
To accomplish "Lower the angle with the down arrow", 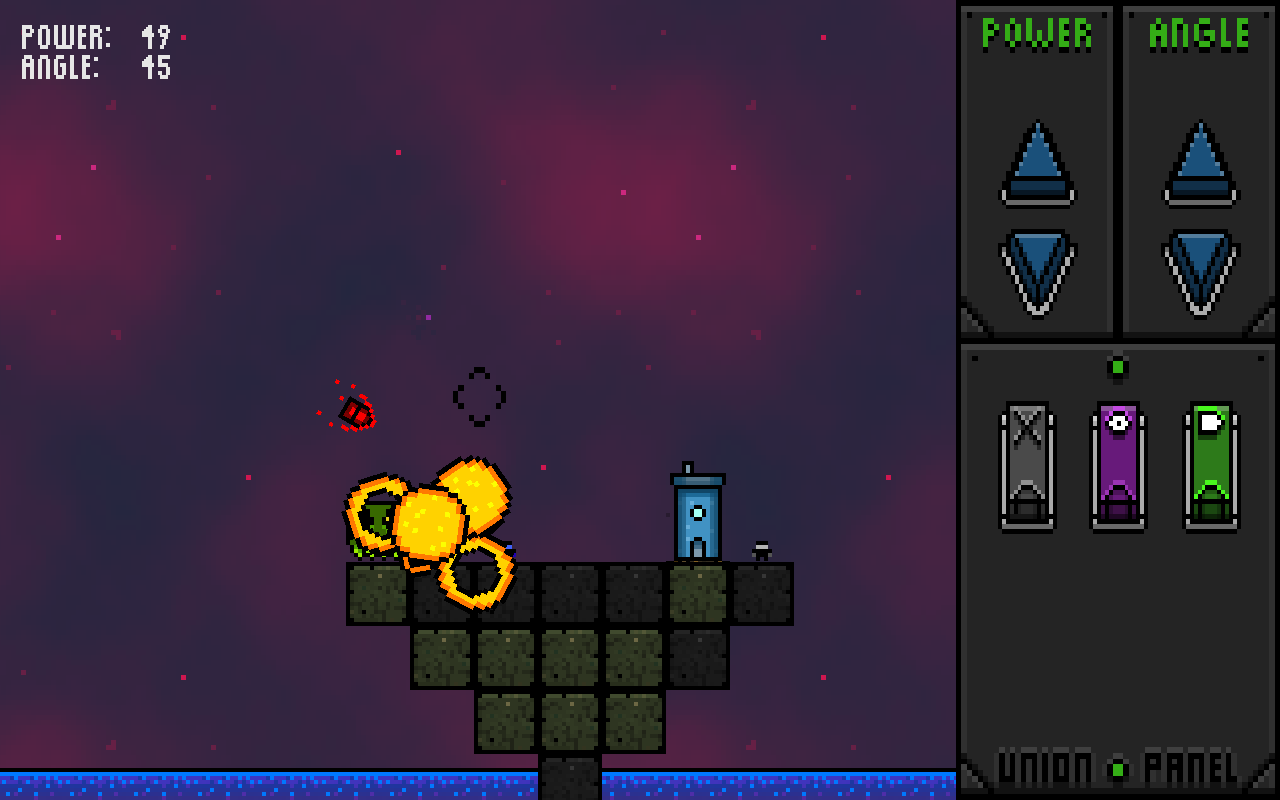I will coord(1200,268).
